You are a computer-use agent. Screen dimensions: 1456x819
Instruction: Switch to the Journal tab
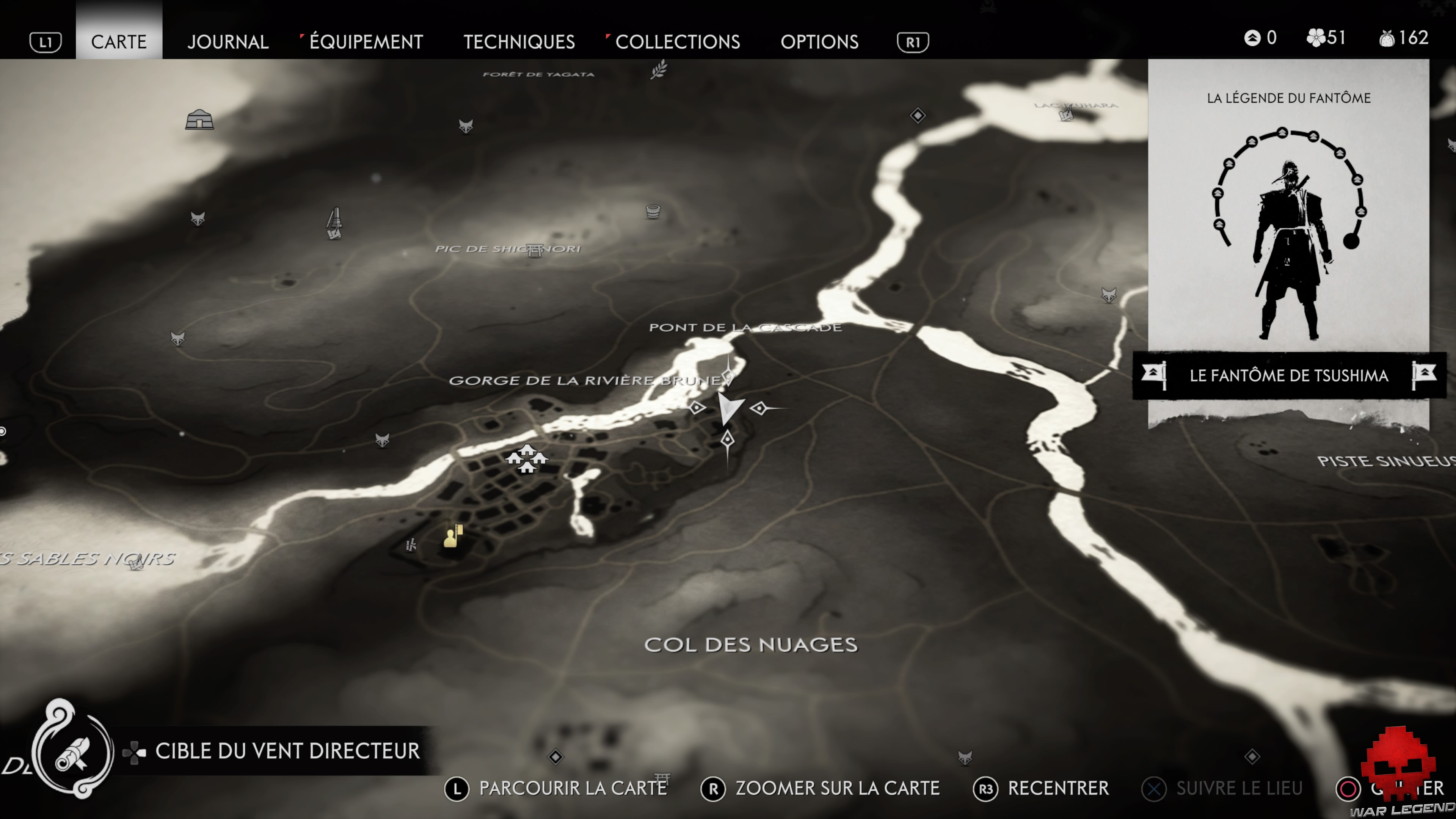(x=228, y=41)
